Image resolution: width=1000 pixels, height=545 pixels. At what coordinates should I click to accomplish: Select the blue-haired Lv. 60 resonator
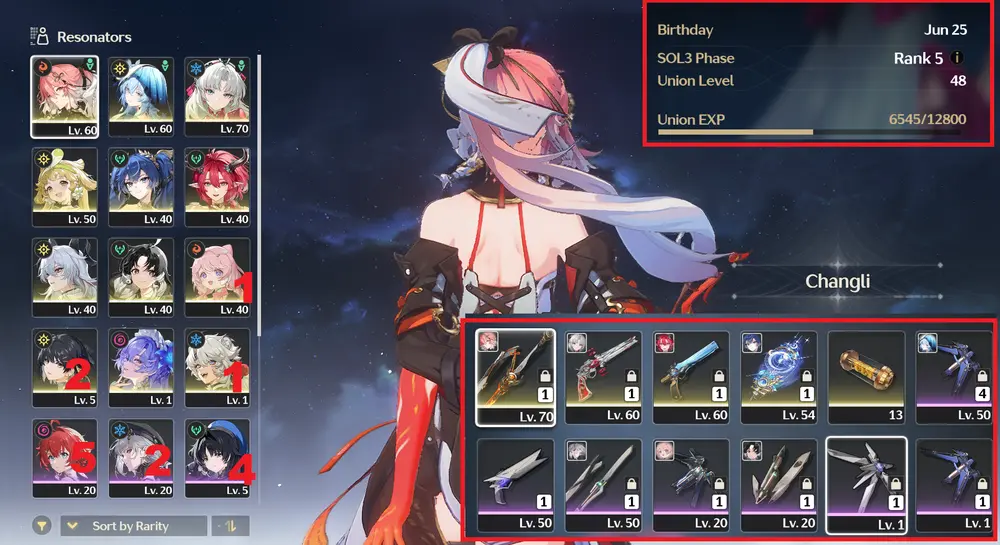click(x=141, y=95)
